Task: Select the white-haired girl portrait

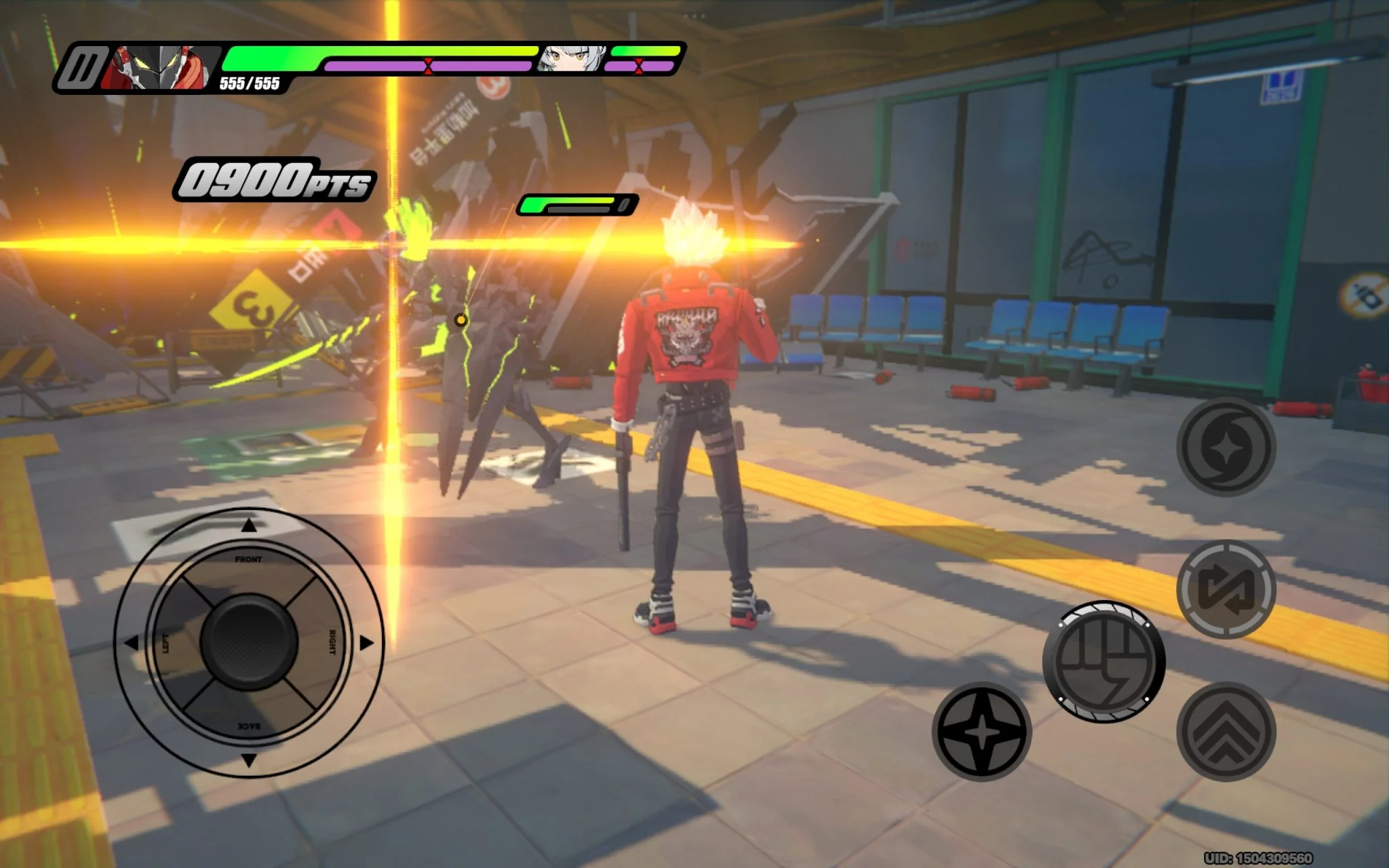Action: coord(572,59)
